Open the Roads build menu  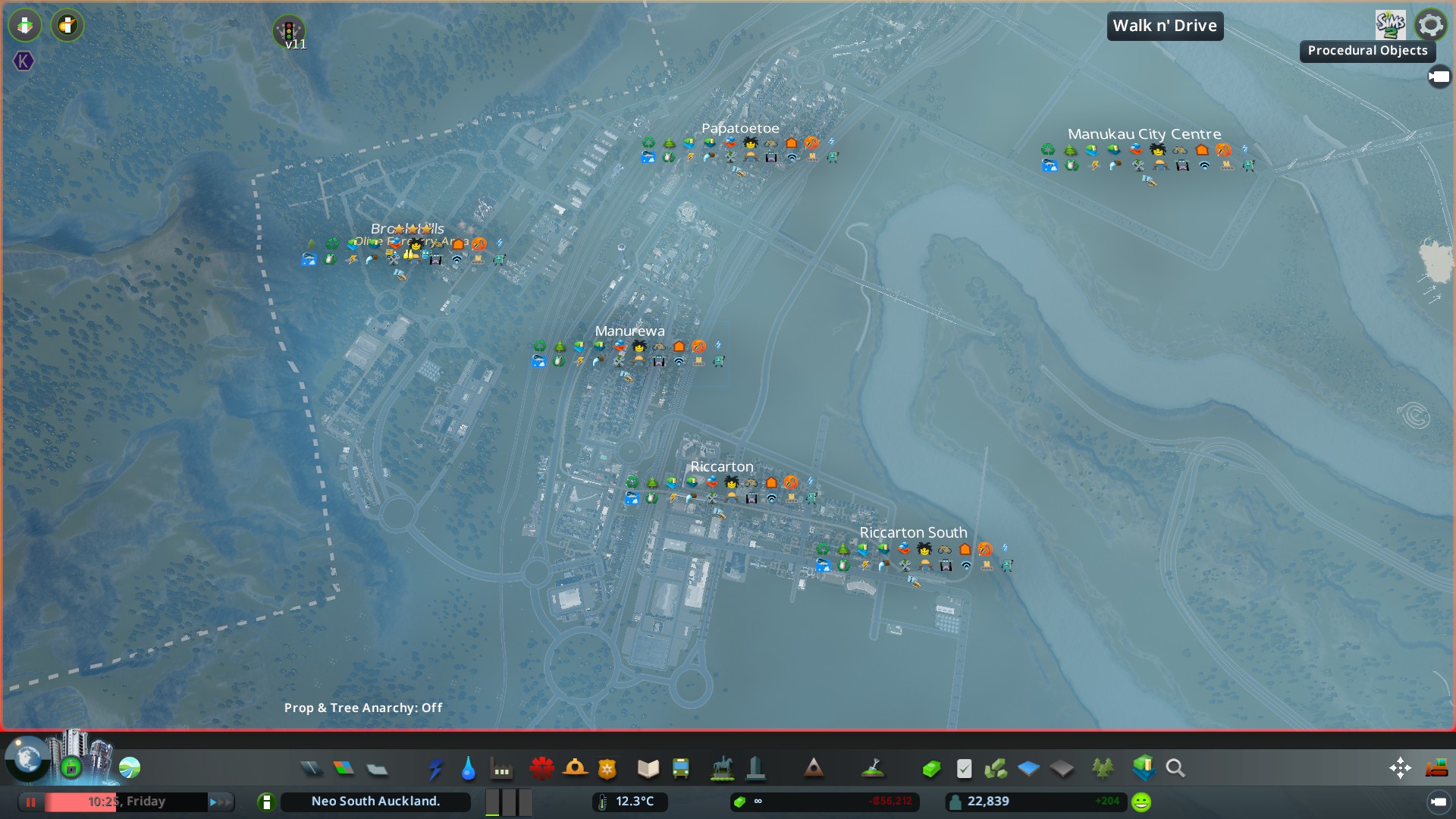311,769
